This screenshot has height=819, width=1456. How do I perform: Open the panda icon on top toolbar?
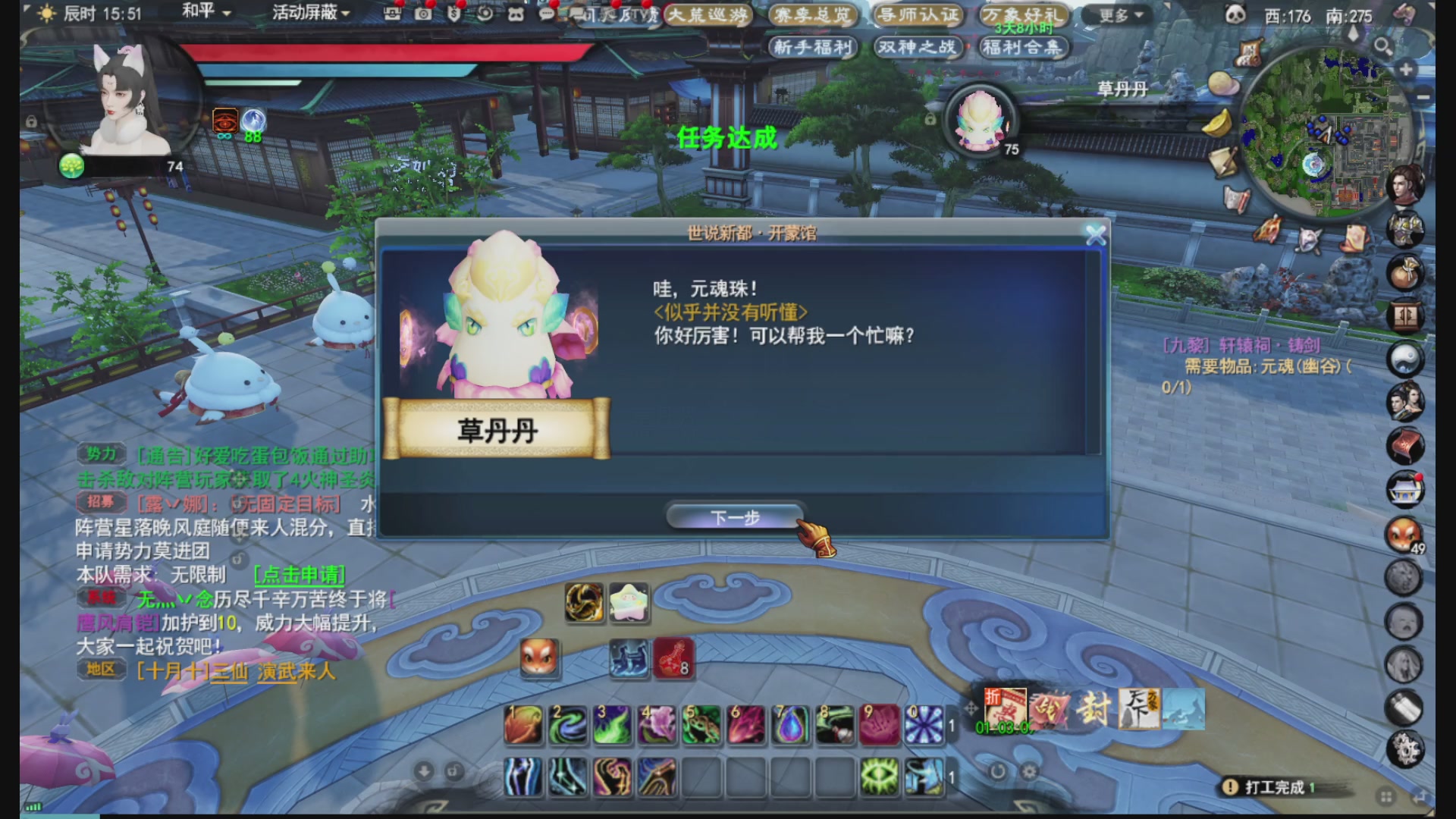pyautogui.click(x=518, y=12)
